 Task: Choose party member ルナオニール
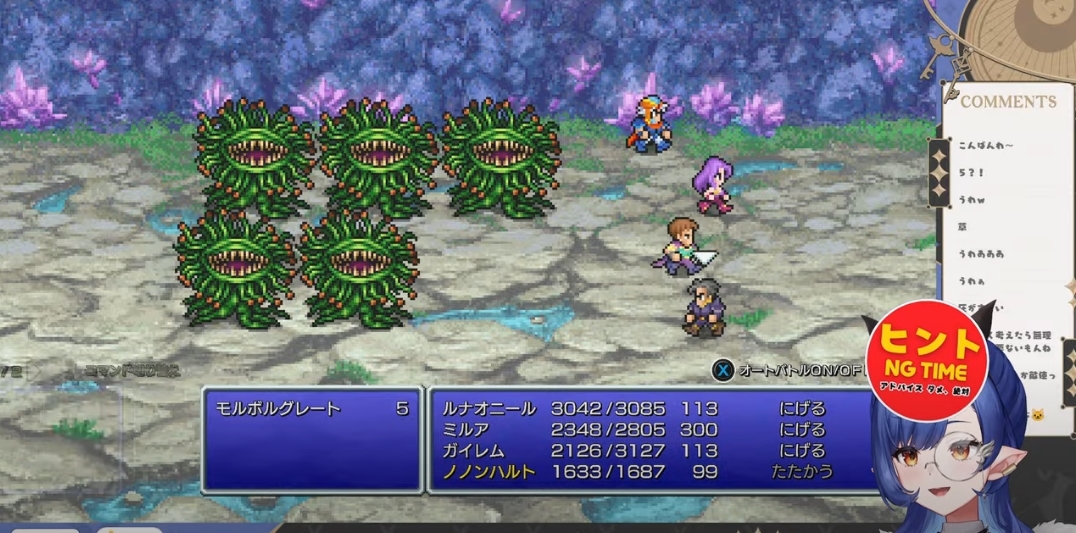tap(487, 409)
